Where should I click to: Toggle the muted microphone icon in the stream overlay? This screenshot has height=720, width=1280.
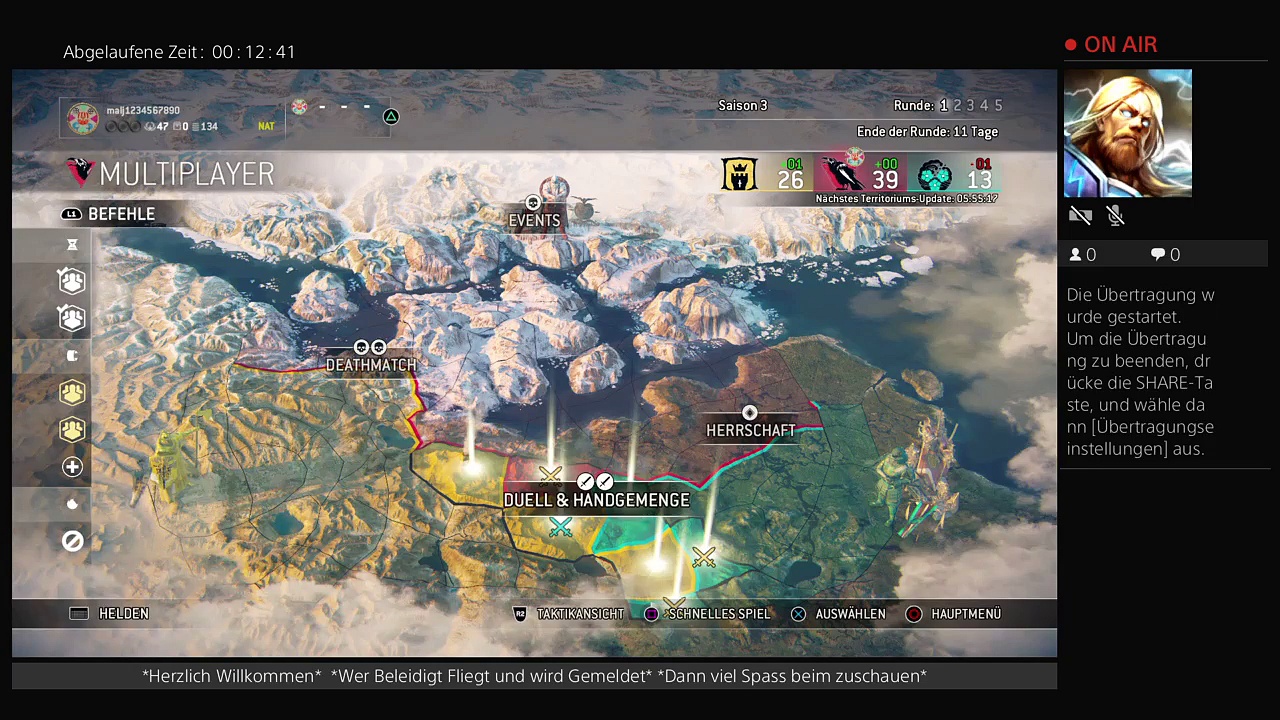click(x=1116, y=215)
